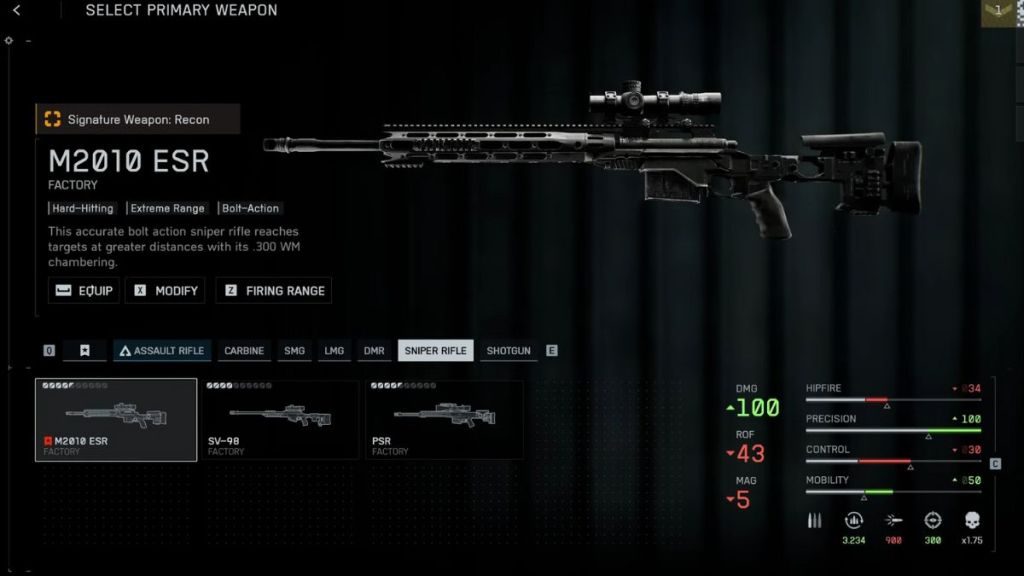Select the SMG weapon tab

(x=294, y=351)
